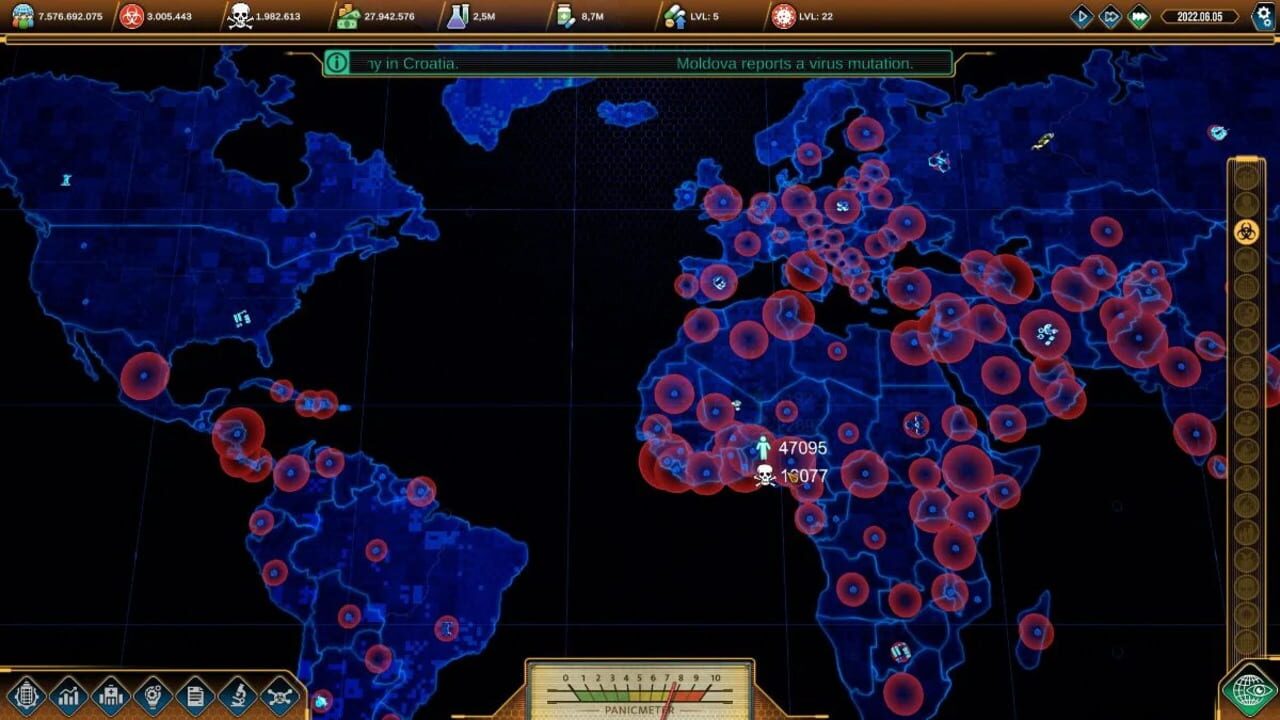This screenshot has height=720, width=1280.
Task: Open the mutation skull panel
Action: [x=278, y=695]
